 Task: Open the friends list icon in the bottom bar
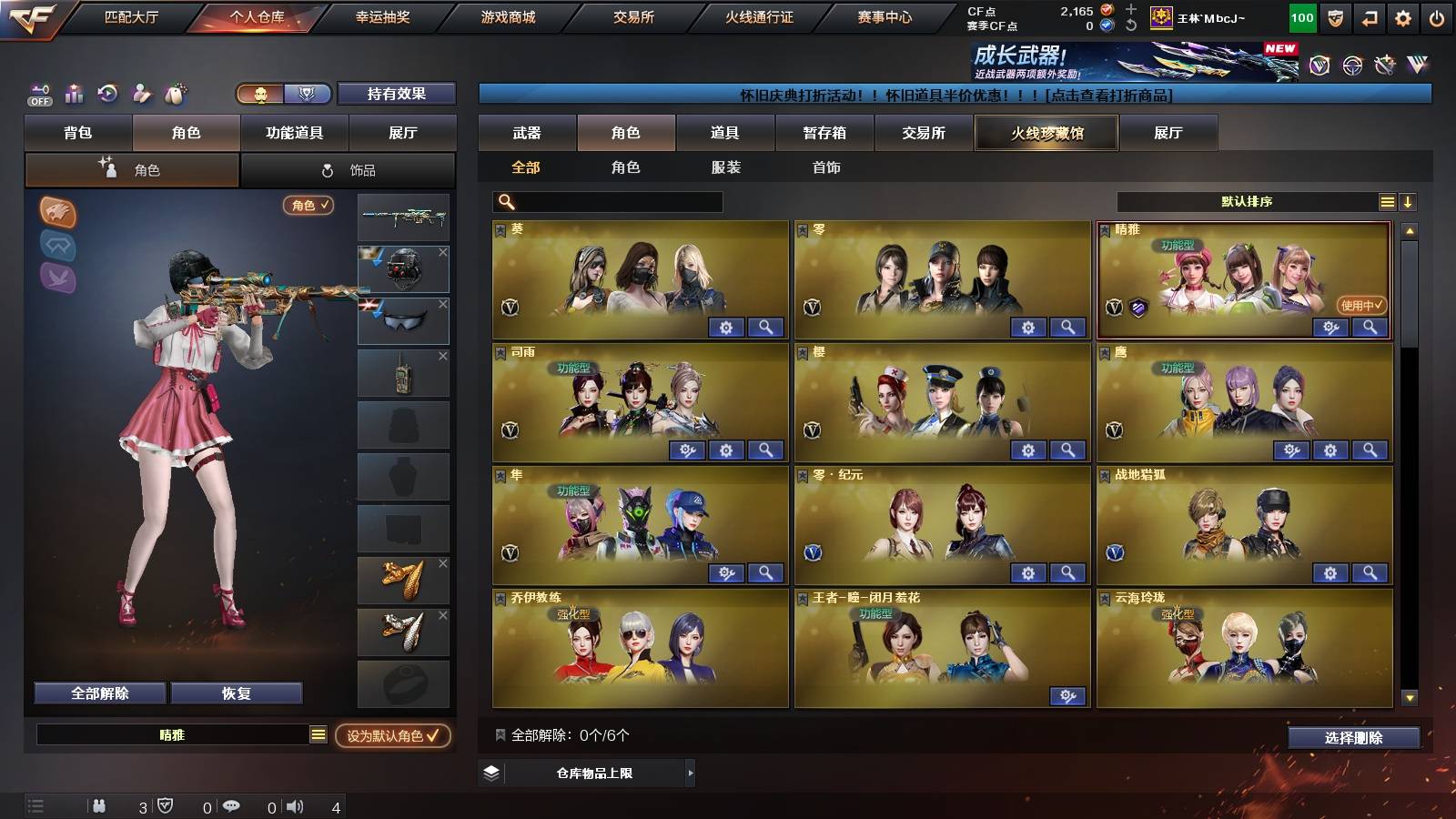(x=100, y=805)
